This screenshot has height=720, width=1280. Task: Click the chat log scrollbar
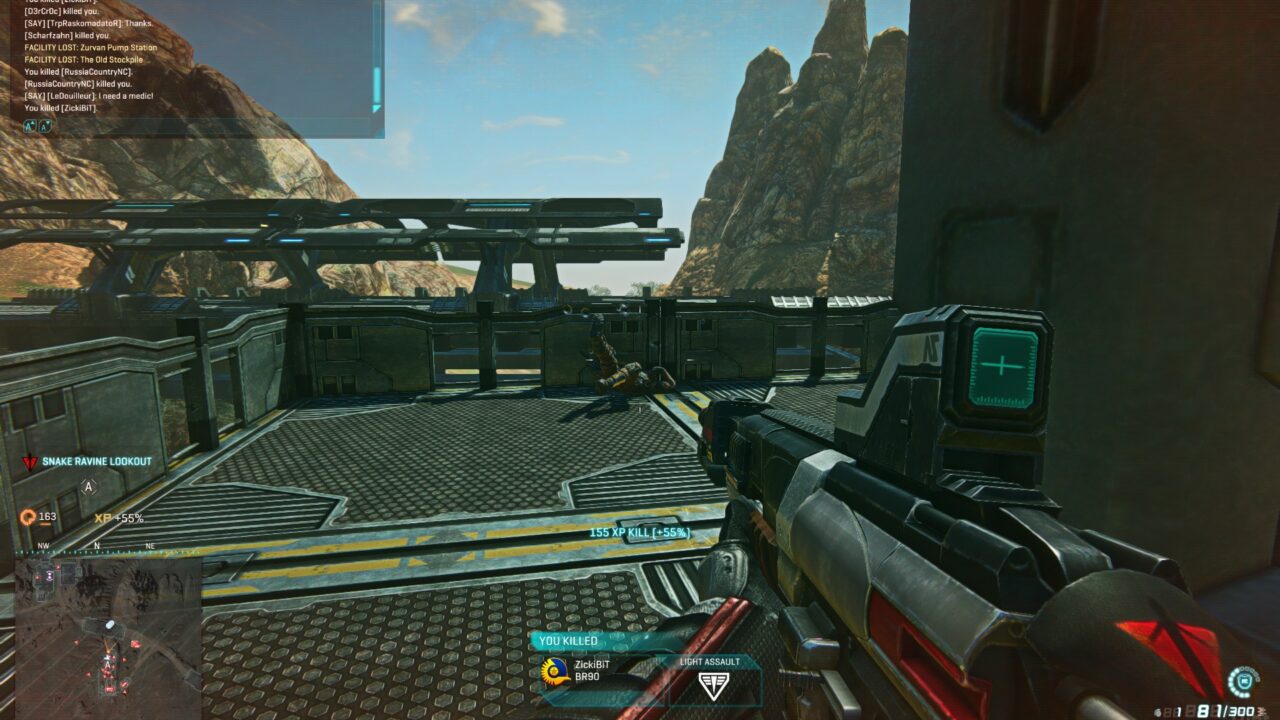(377, 88)
